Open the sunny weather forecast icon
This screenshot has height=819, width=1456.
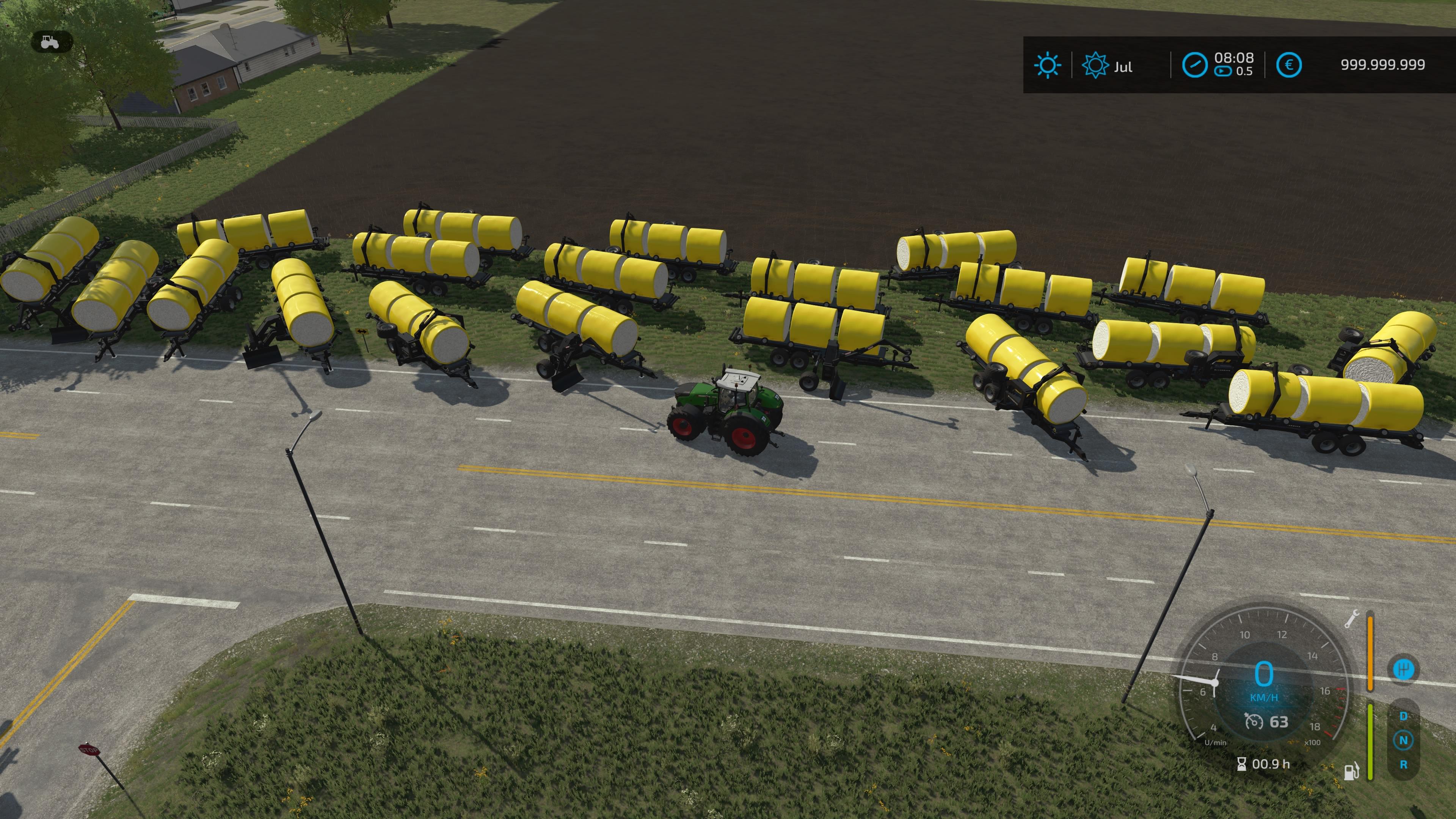coord(1047,66)
